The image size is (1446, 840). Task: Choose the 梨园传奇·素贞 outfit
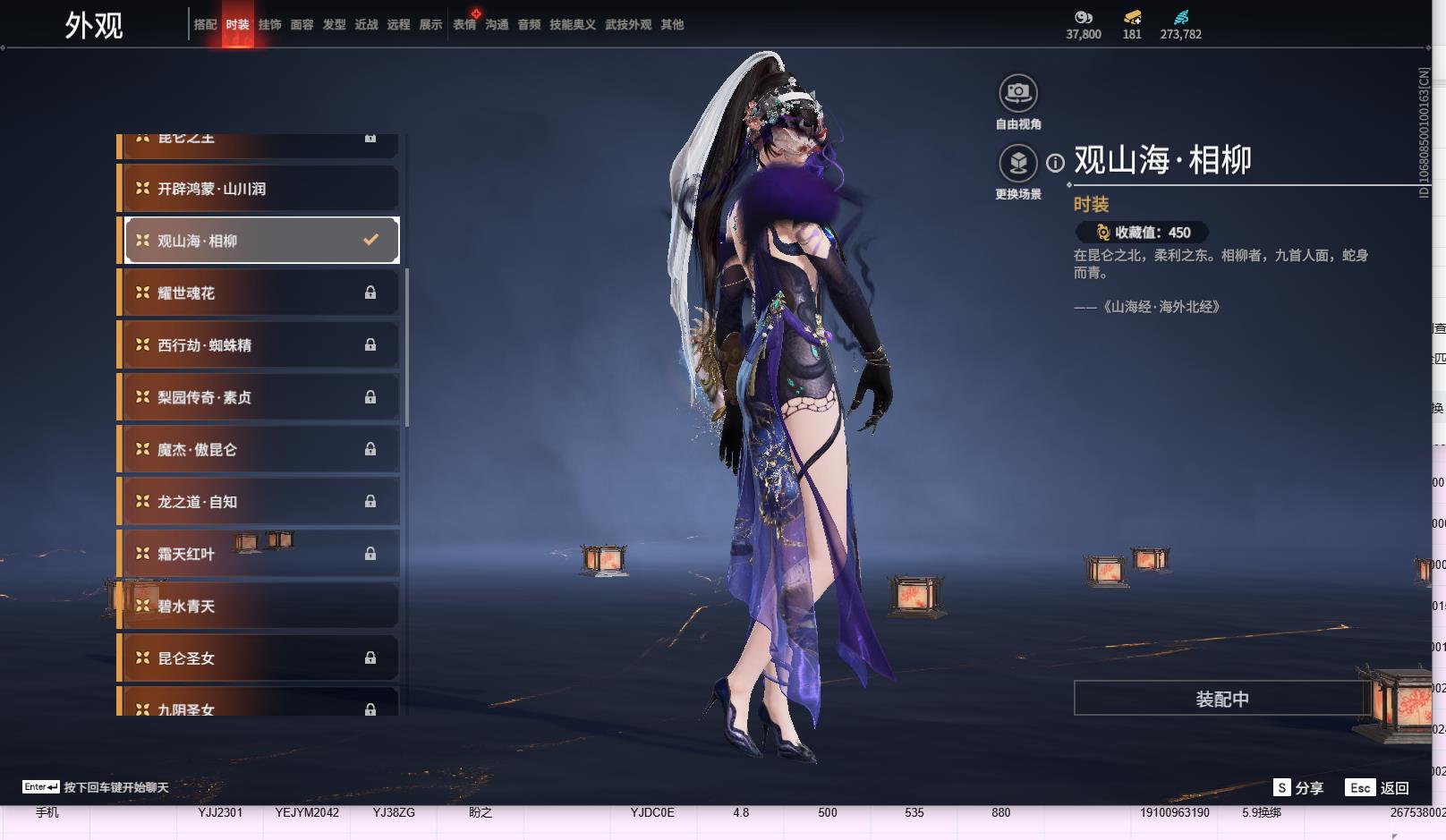click(x=259, y=397)
